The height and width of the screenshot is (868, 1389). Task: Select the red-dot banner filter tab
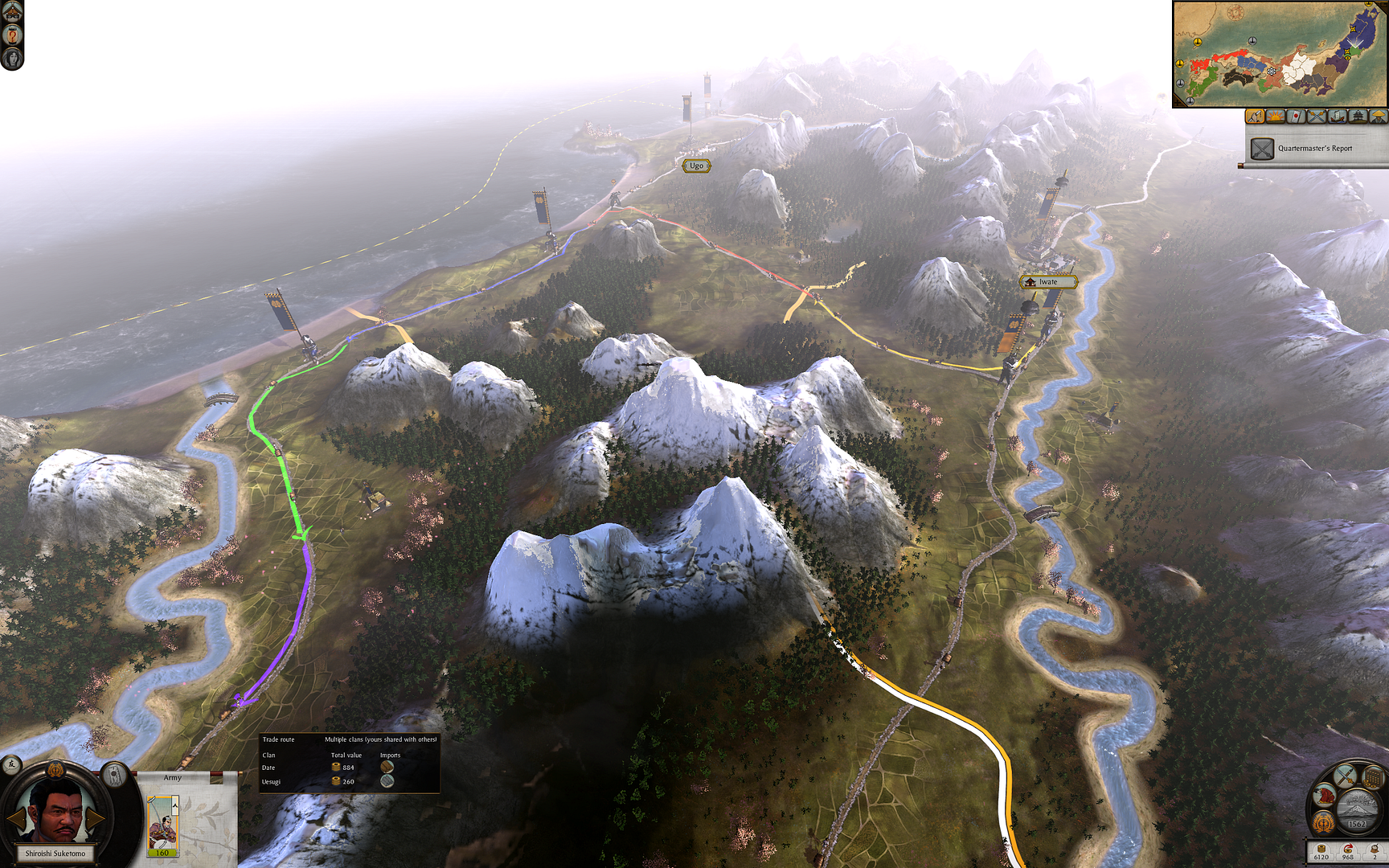click(1296, 117)
